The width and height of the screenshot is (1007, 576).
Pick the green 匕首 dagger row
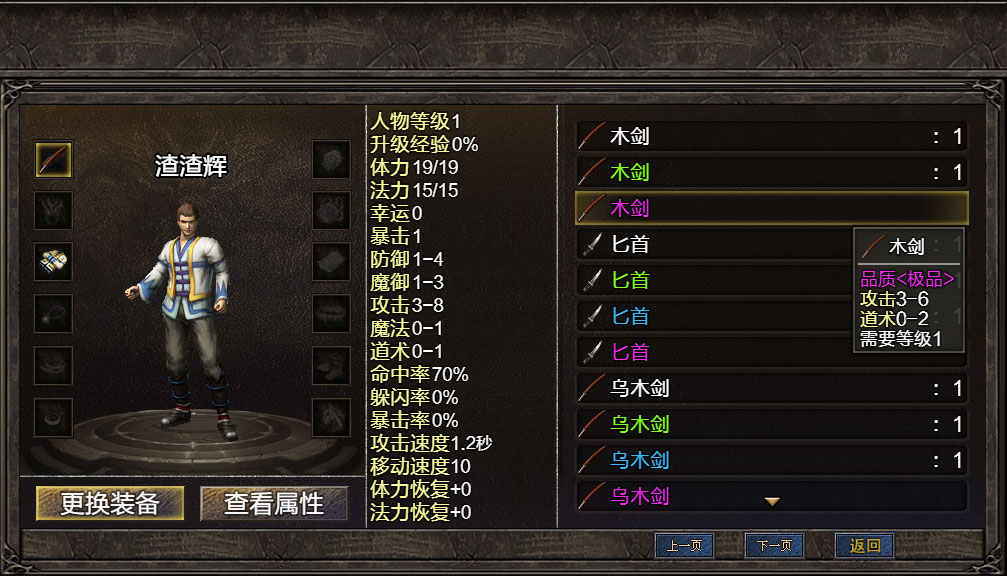pos(710,280)
